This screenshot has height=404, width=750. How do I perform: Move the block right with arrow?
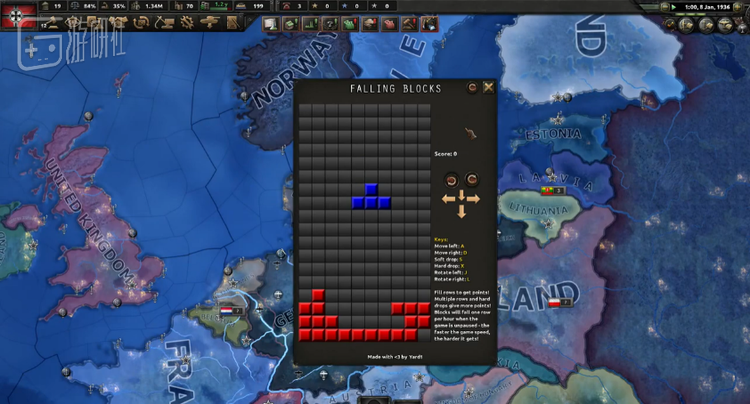tap(474, 199)
